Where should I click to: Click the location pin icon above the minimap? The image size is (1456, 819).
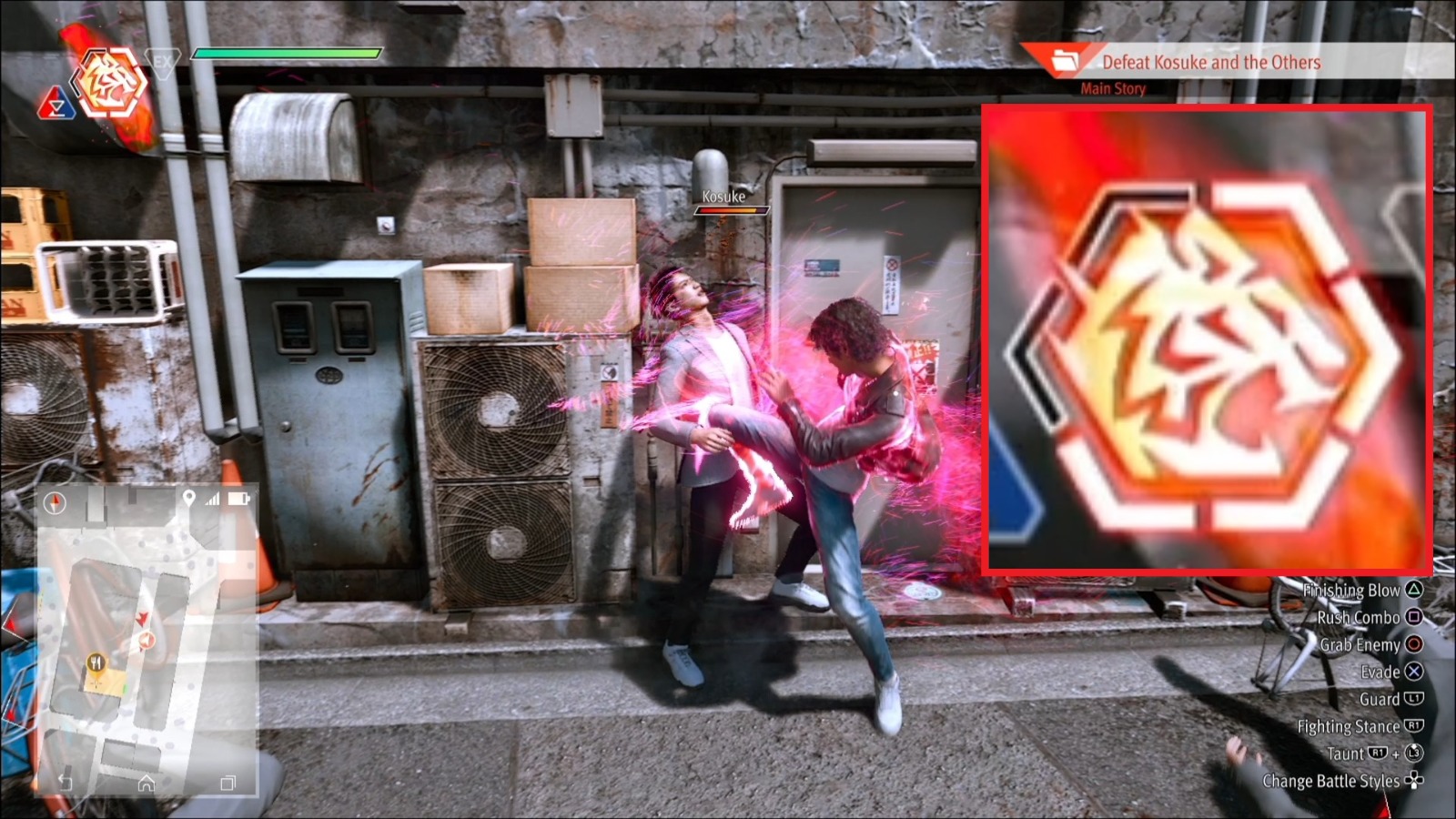tap(188, 499)
